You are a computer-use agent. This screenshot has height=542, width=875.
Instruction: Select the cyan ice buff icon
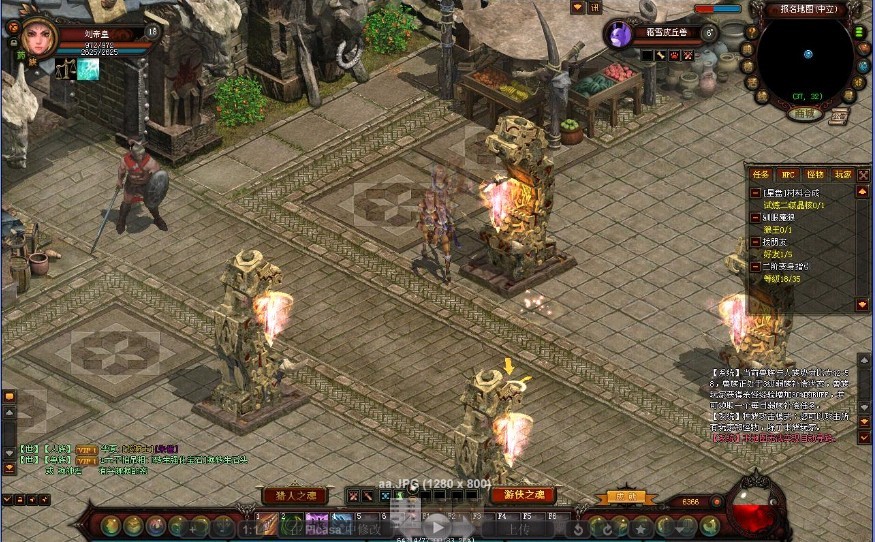[89, 69]
